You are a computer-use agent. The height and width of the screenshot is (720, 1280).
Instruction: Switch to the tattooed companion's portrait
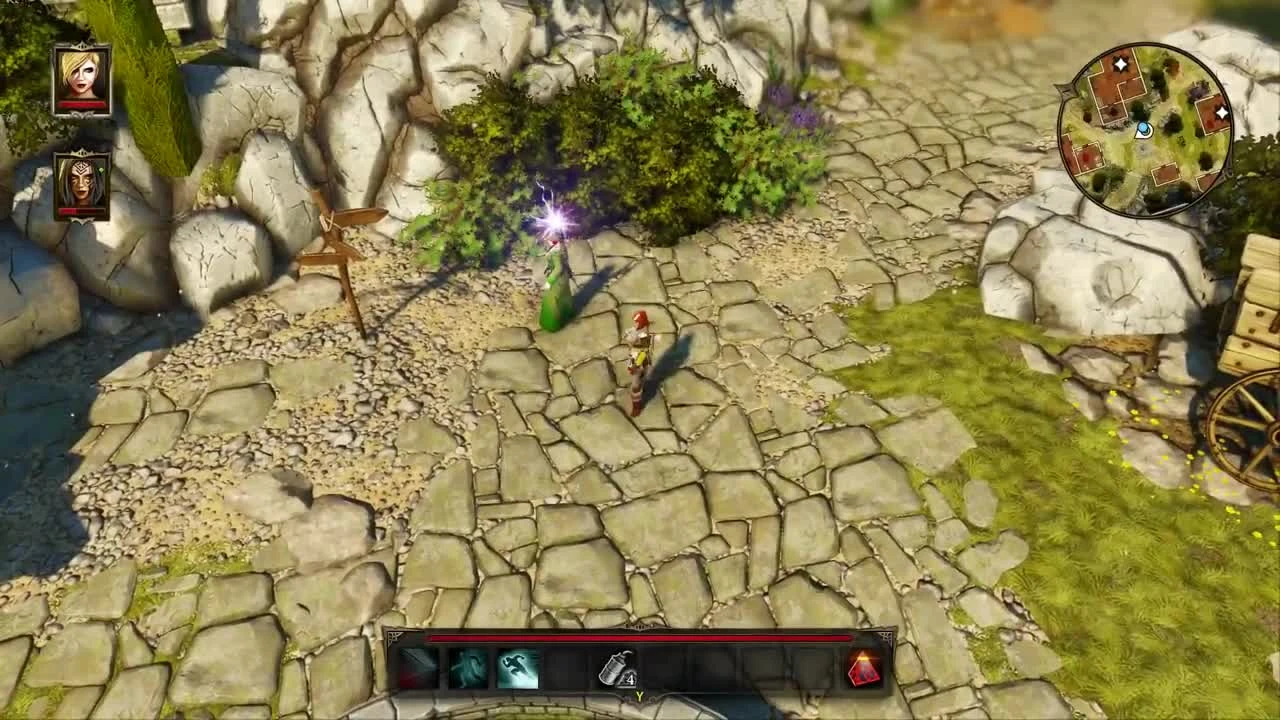[x=80, y=185]
